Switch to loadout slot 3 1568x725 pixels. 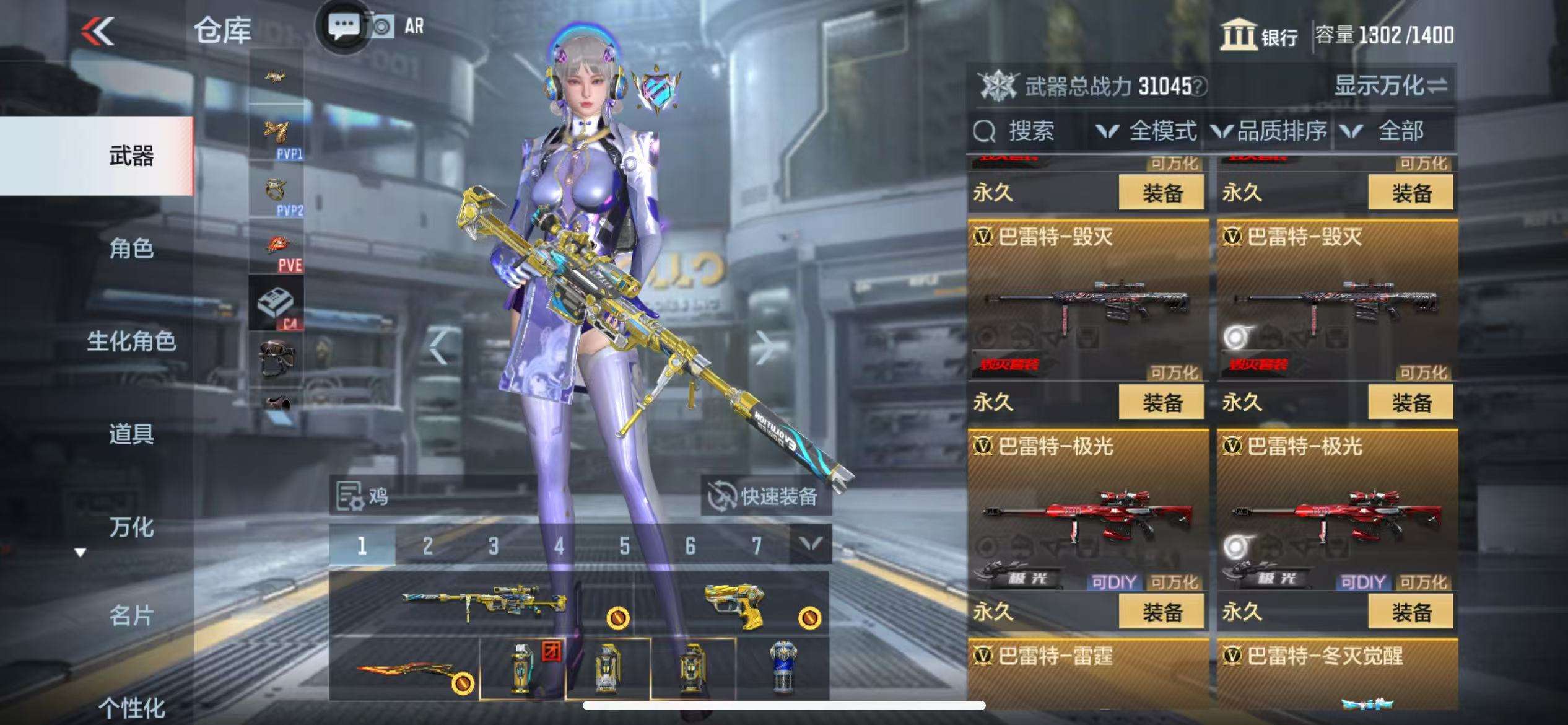click(493, 546)
